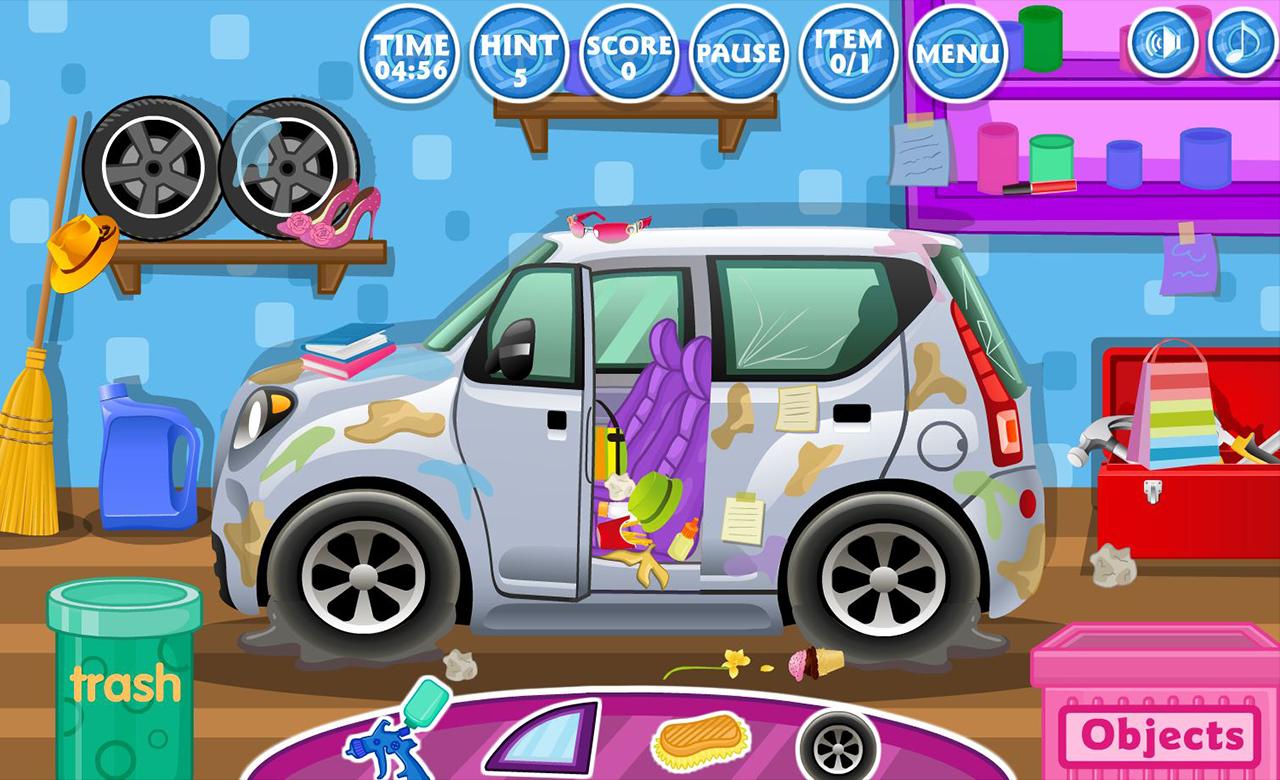Pick up the sunglasses on the roof
Screen dimensions: 1280x780
[610, 228]
